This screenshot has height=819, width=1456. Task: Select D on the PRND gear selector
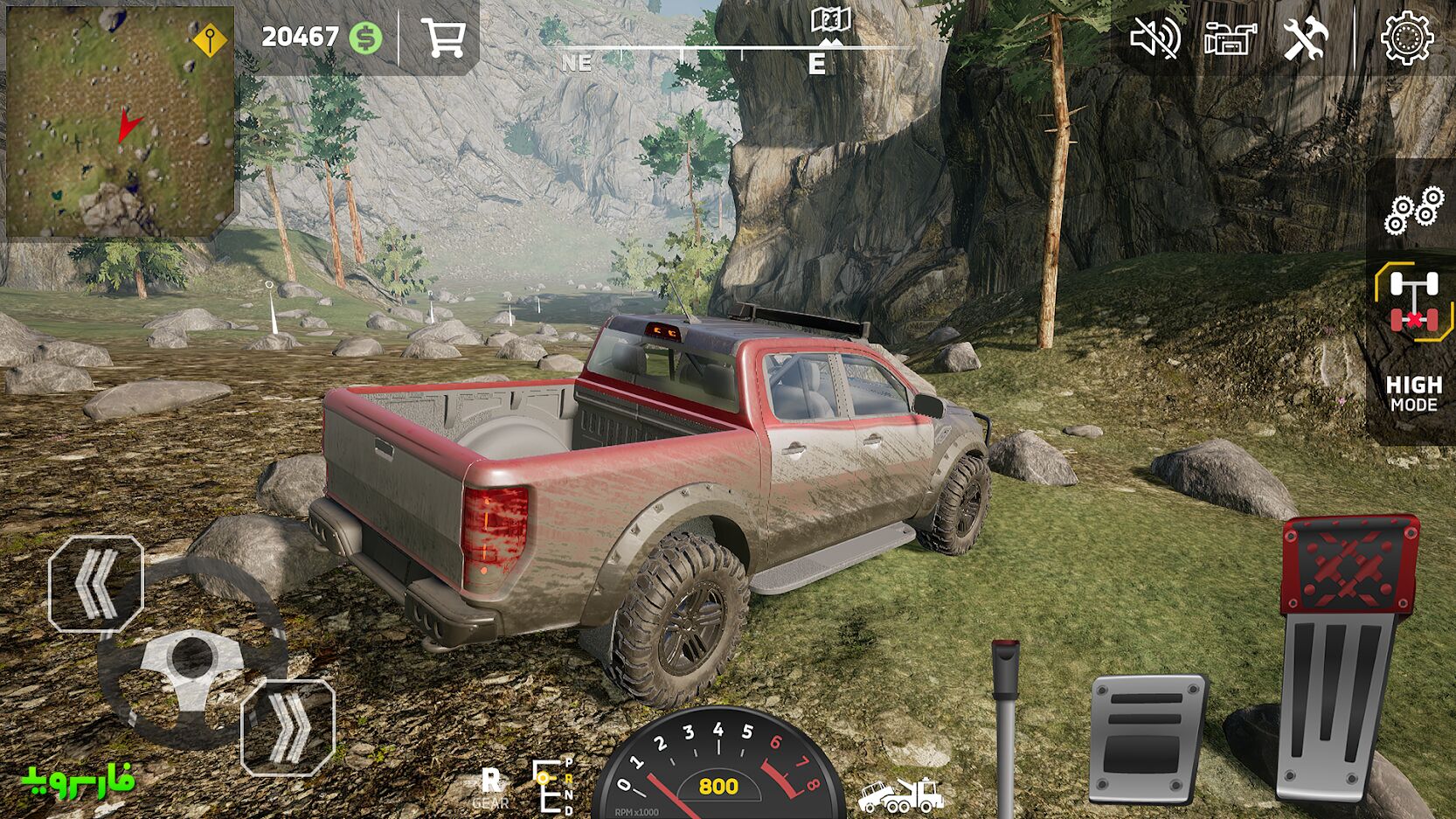[569, 809]
